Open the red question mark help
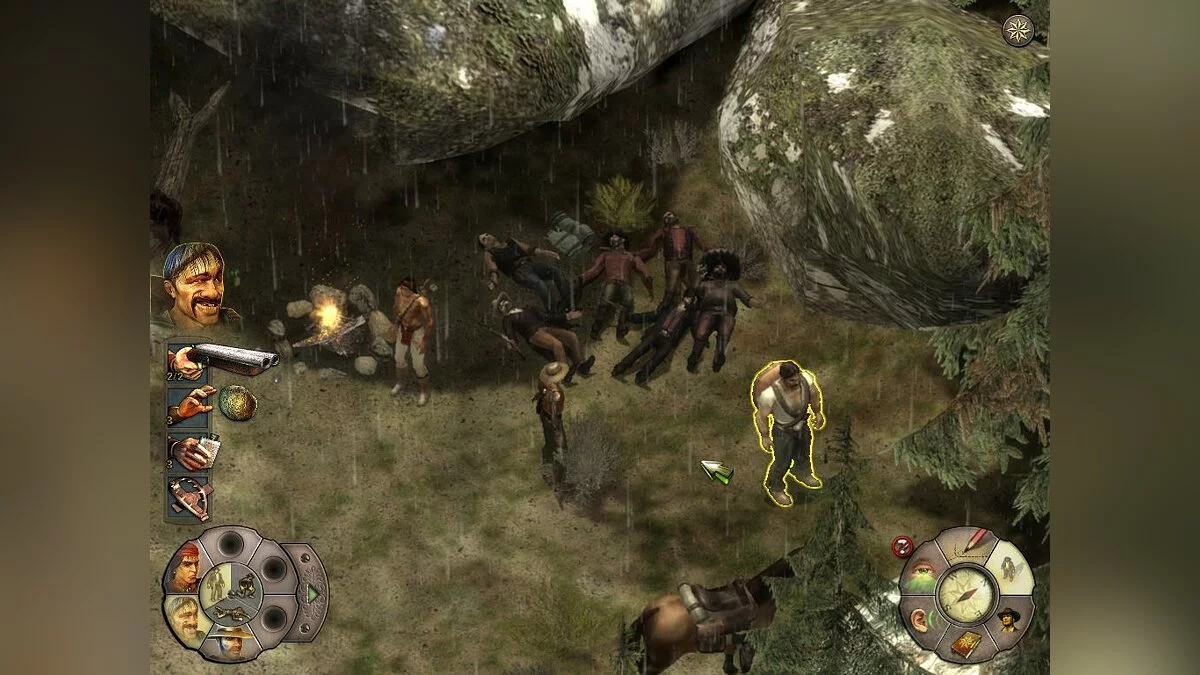 pyautogui.click(x=903, y=547)
